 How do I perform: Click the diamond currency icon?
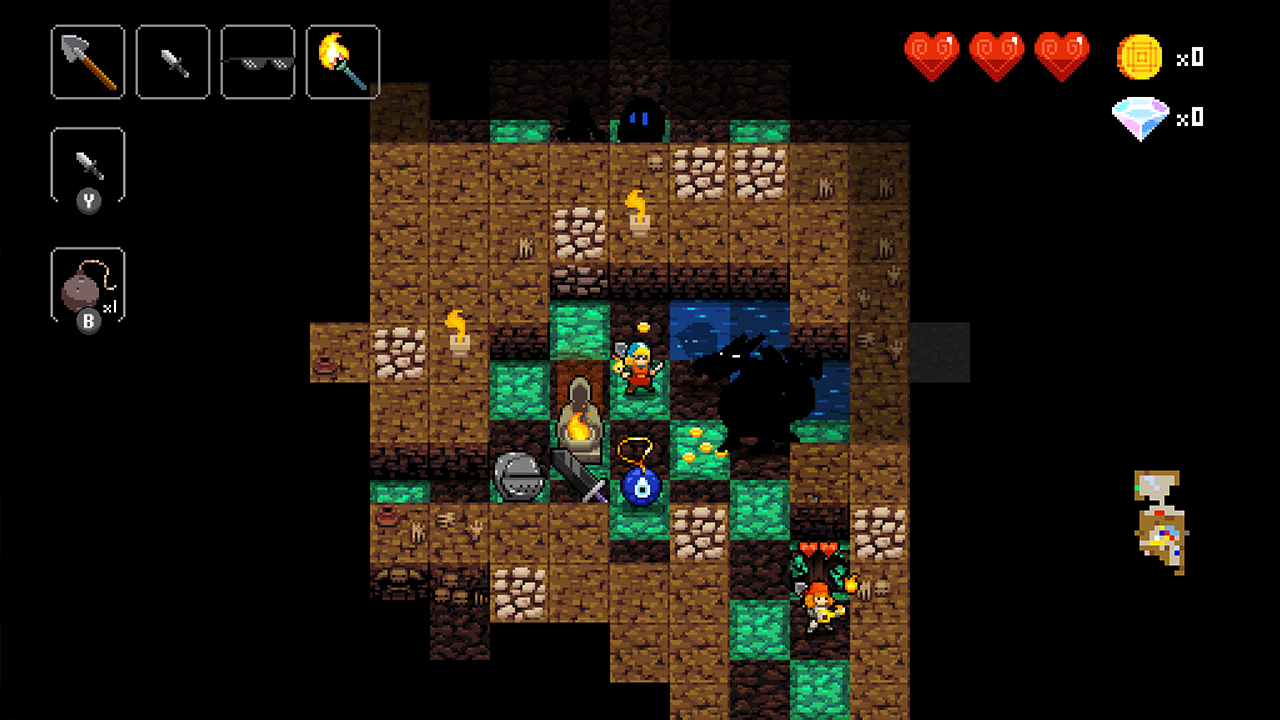1141,116
